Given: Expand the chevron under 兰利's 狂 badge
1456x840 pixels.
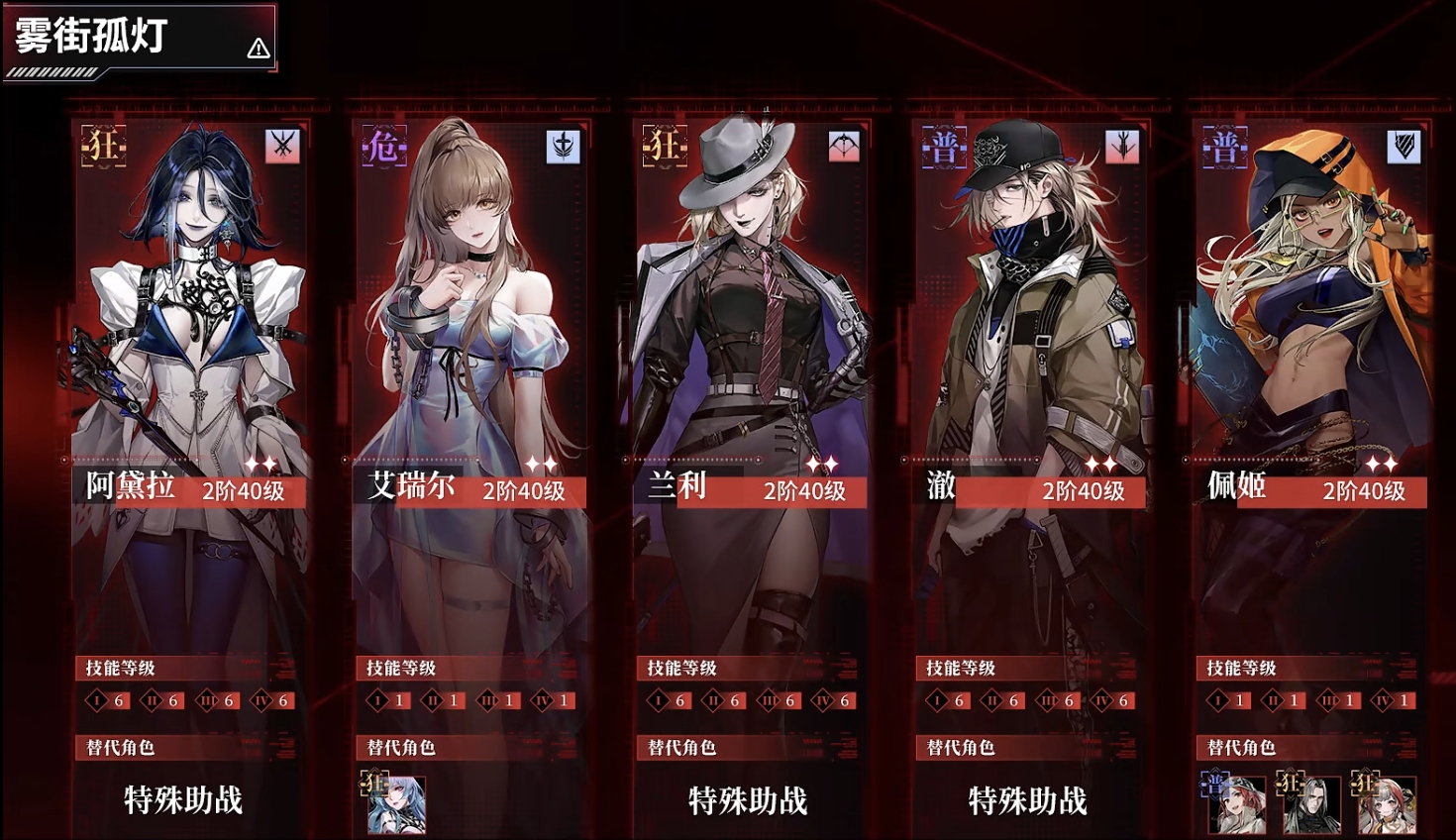Looking at the screenshot, I should tap(664, 165).
